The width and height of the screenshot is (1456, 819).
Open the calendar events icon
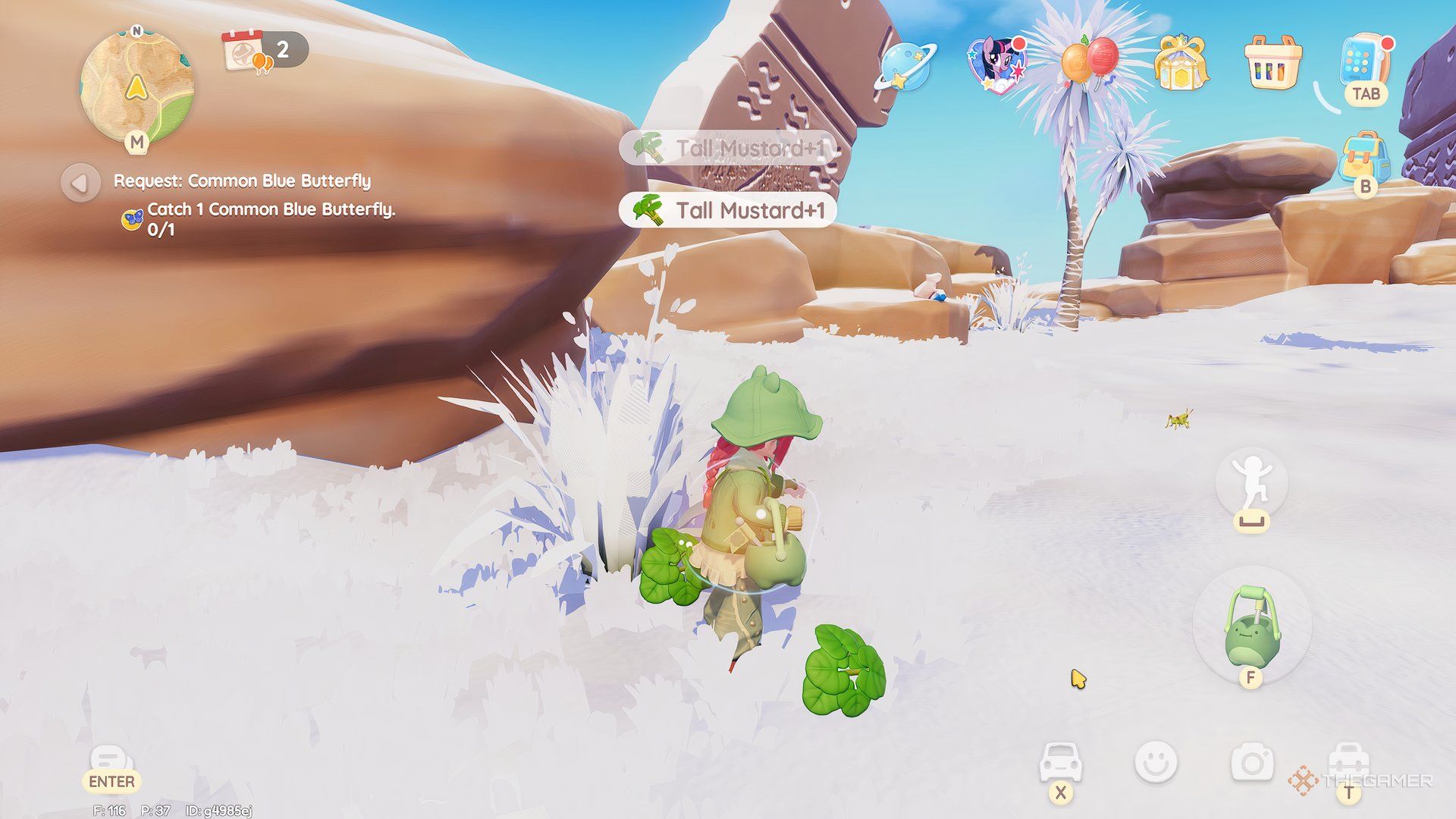pos(244,51)
